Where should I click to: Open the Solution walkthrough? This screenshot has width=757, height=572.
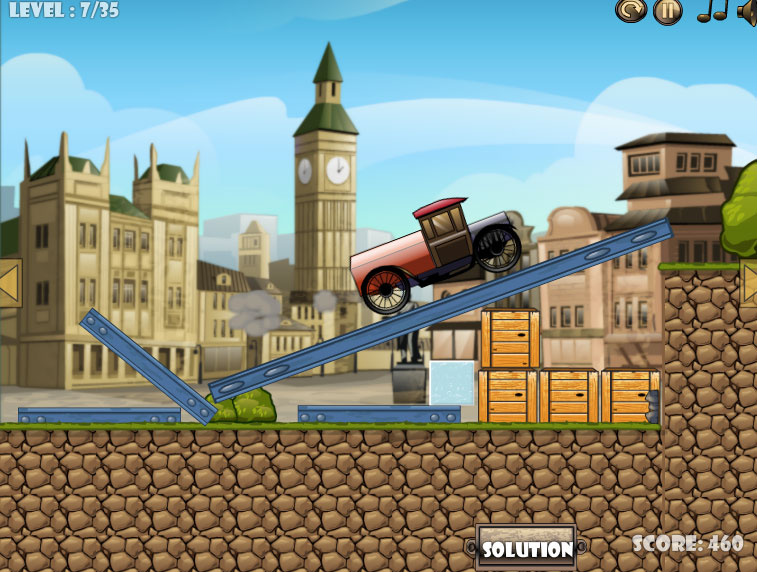pyautogui.click(x=527, y=548)
